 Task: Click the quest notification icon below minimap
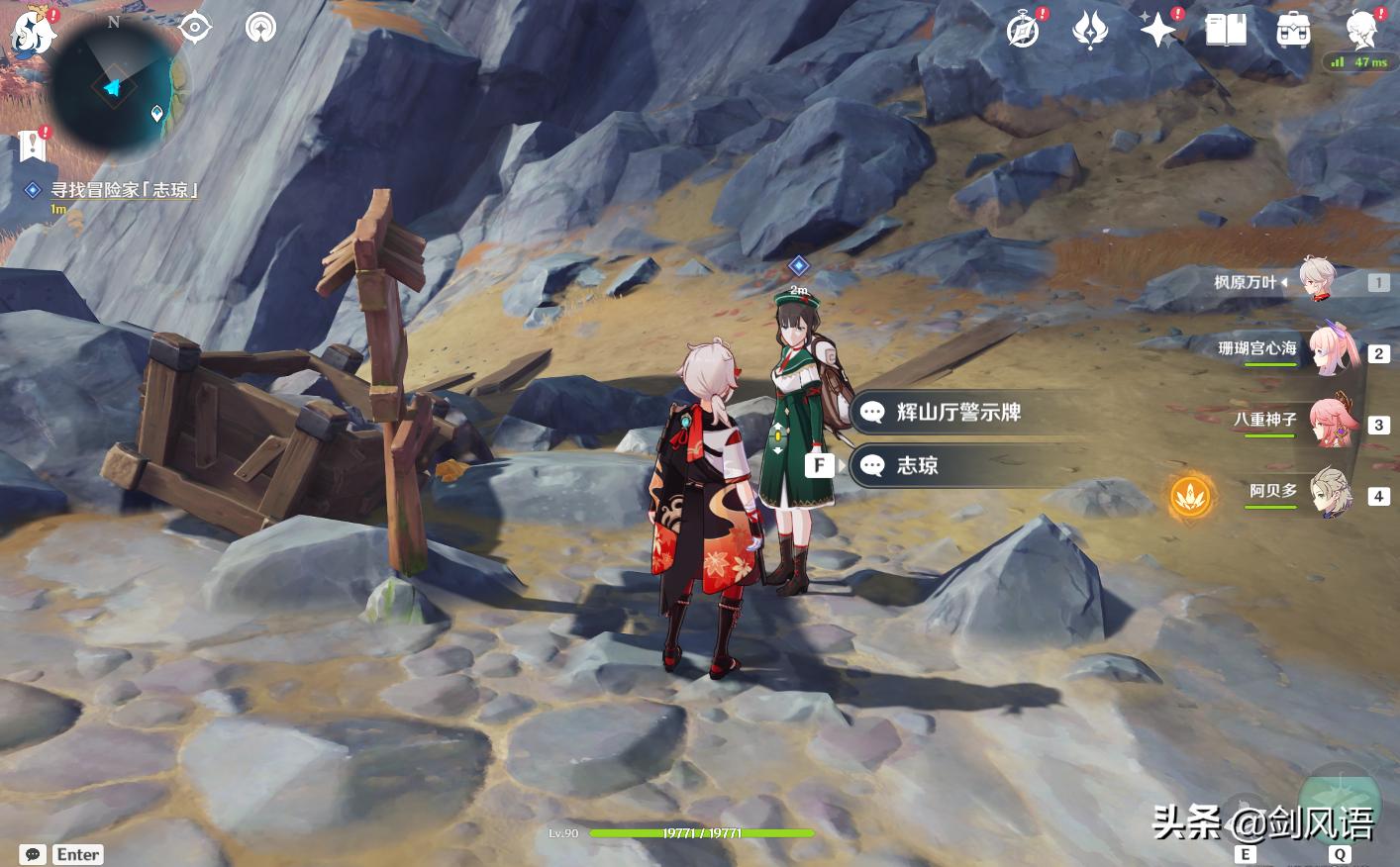point(33,144)
